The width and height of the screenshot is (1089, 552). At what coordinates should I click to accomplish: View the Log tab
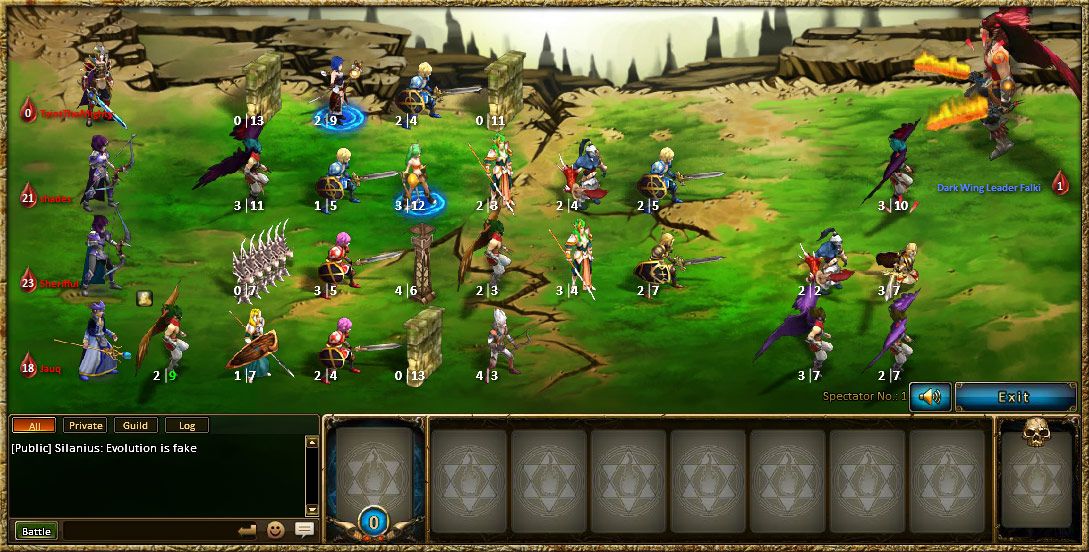tap(186, 425)
